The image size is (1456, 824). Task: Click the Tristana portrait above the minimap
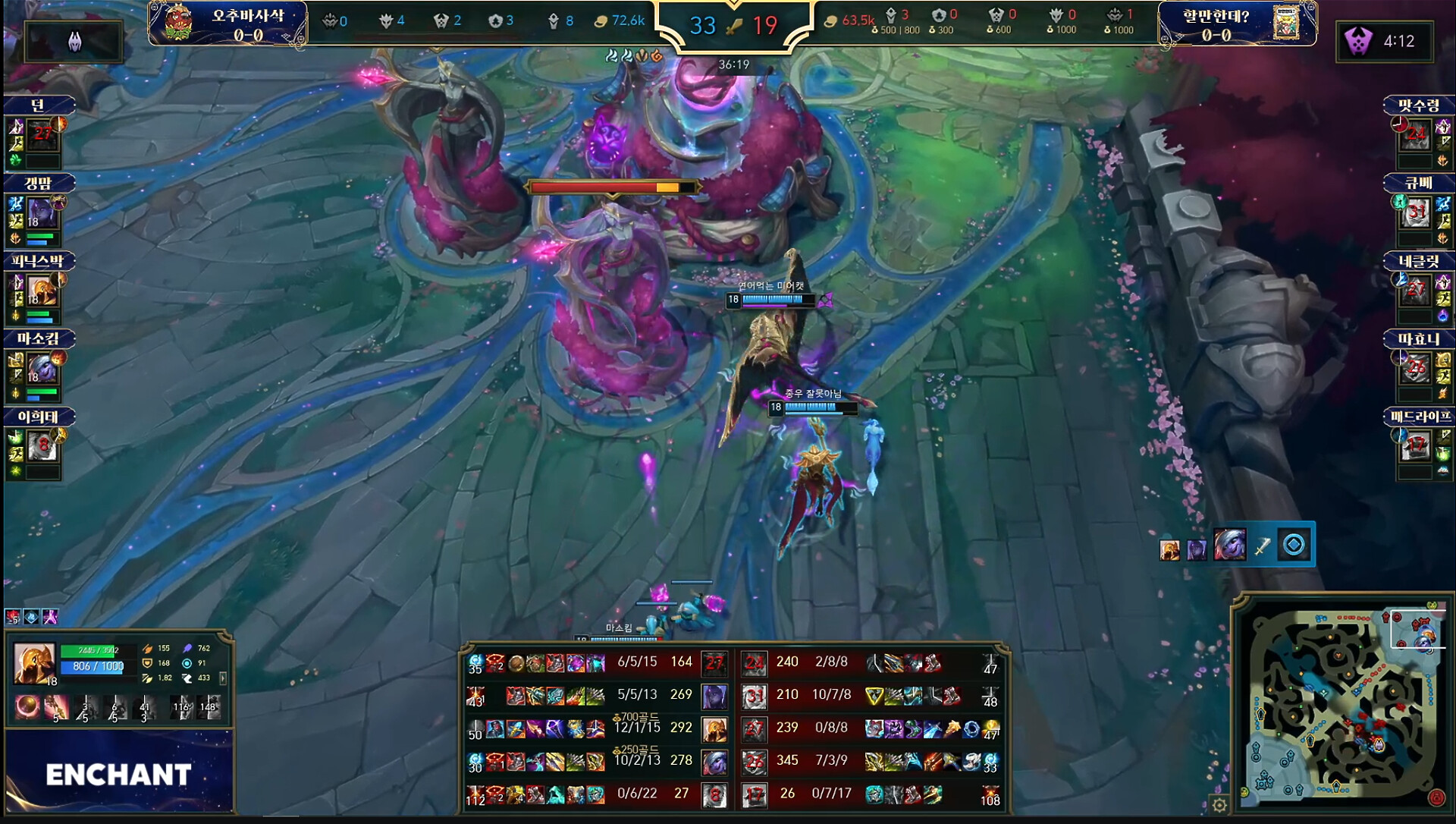[1229, 545]
